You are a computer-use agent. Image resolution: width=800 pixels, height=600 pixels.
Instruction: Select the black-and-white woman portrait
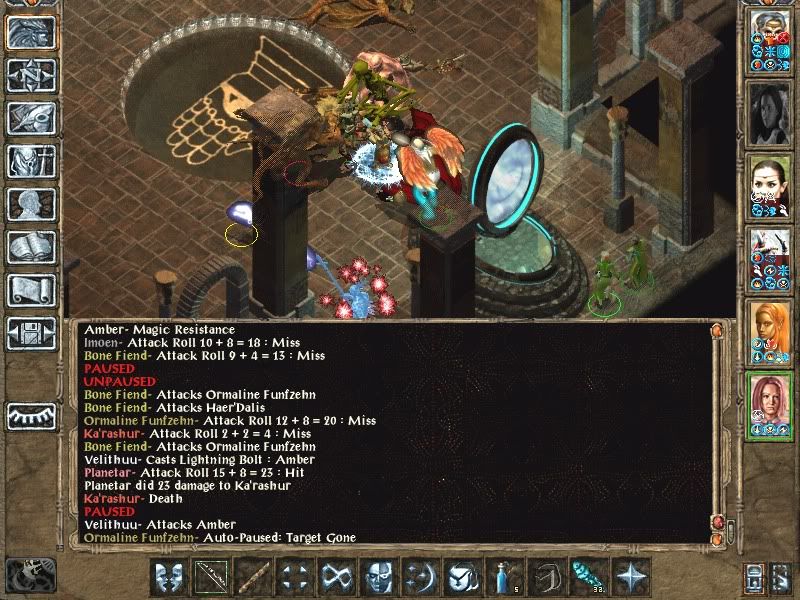[769, 111]
